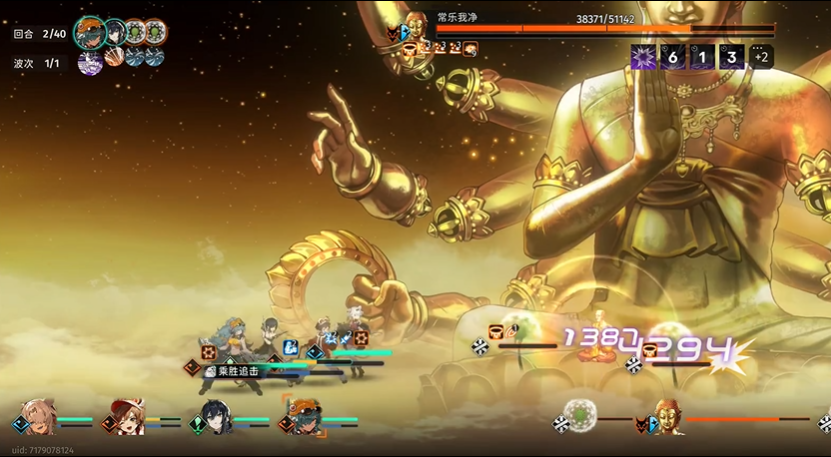Click the white flower enemy icon in bottom bar
831x457 pixels.
579,414
